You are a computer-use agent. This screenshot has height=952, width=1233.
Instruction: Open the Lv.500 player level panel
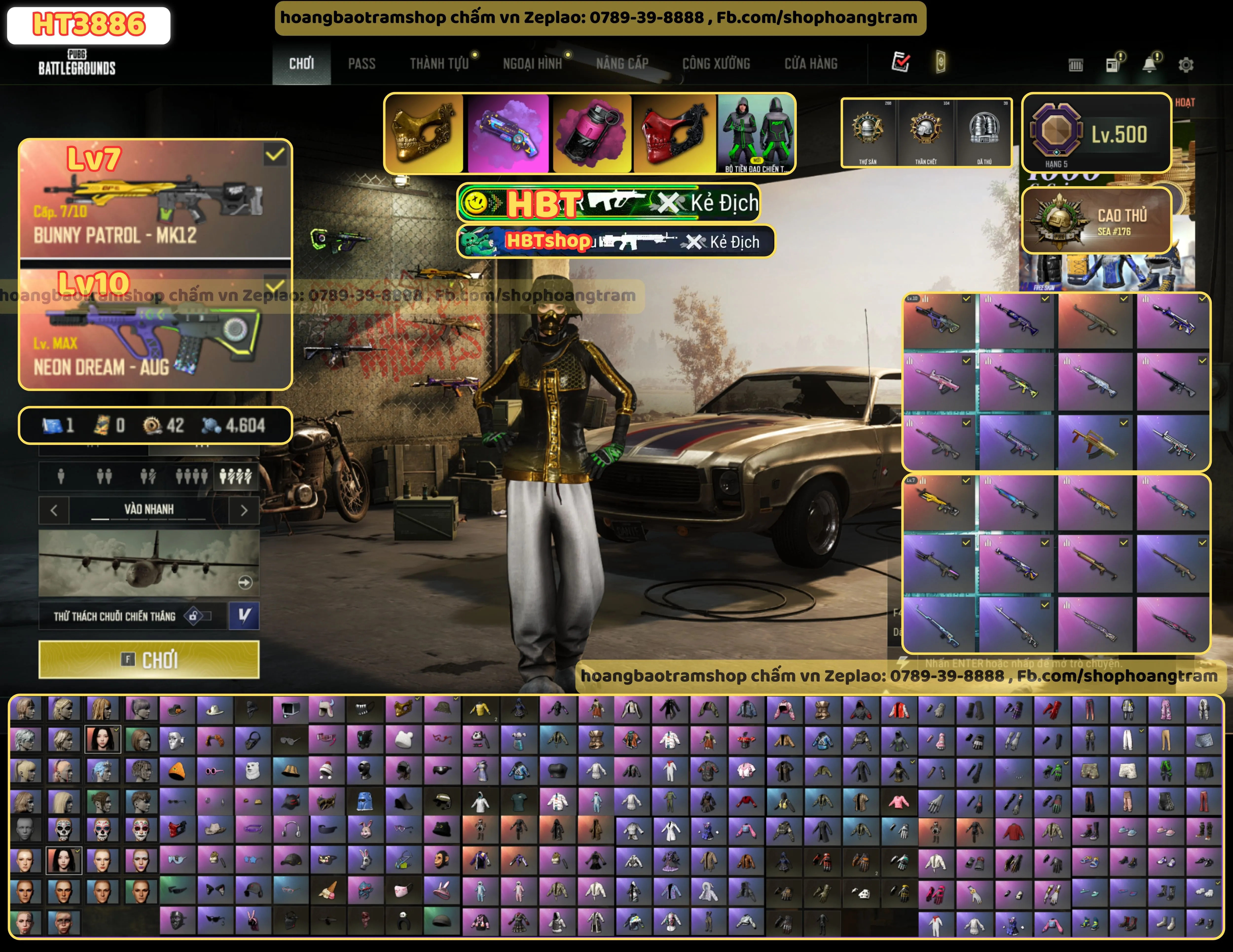(1096, 133)
